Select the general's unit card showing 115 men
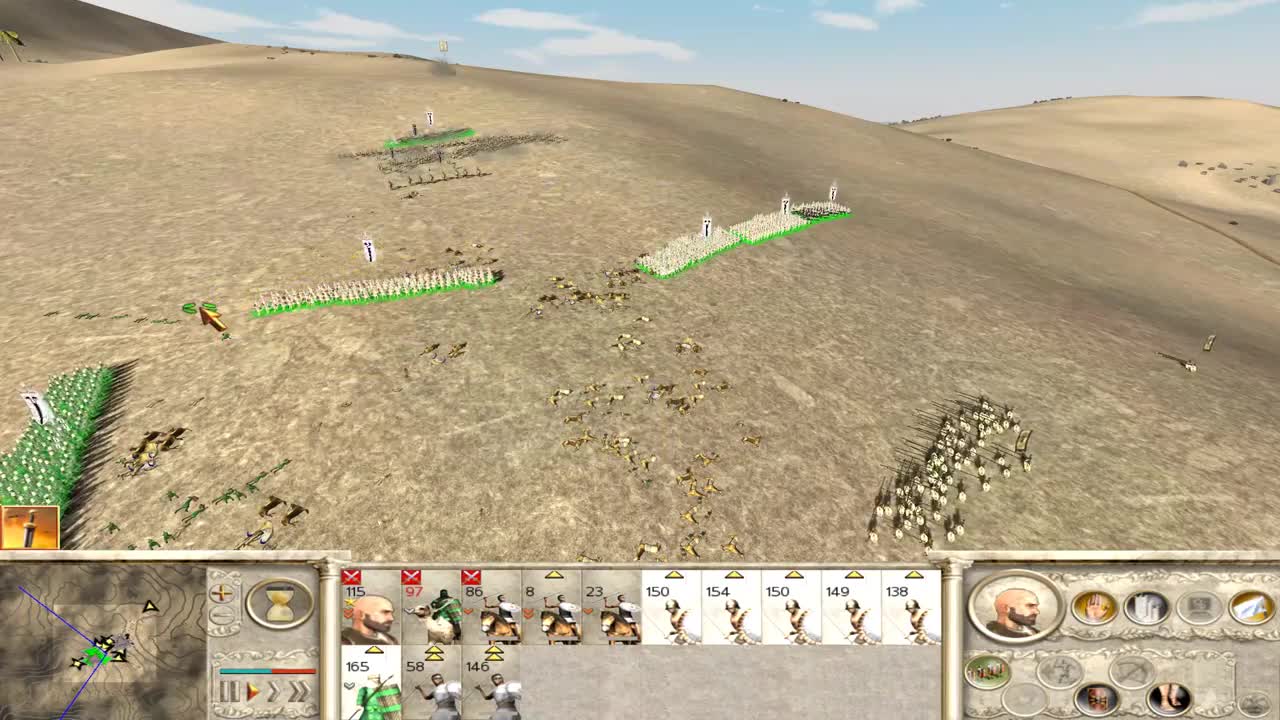 pos(370,610)
